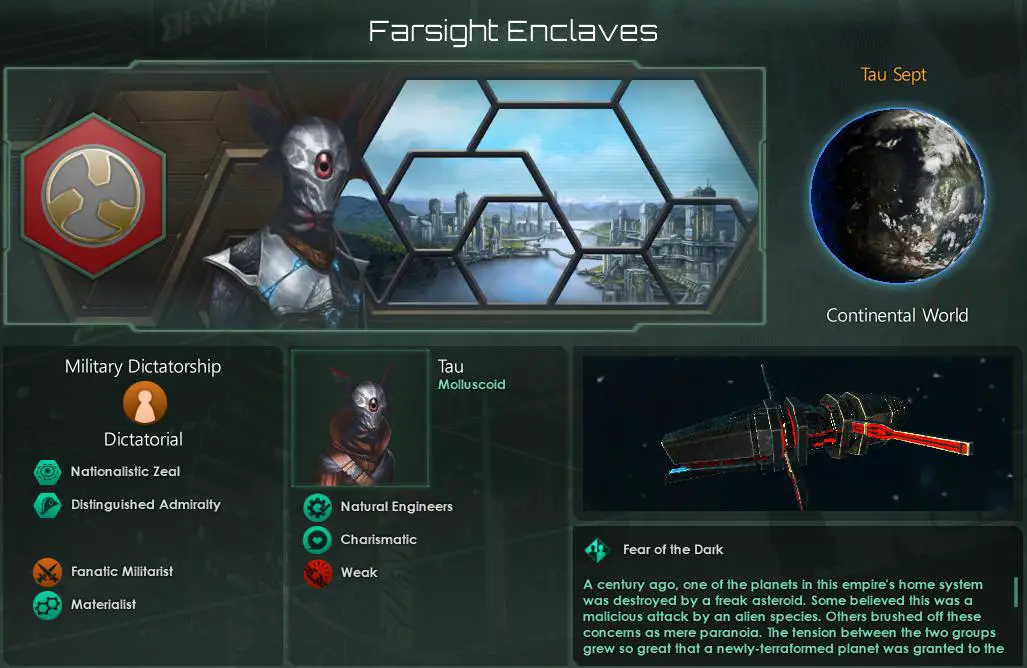Viewport: 1027px width, 668px height.
Task: Click the red hexagonal empire flag emblem
Action: tap(92, 196)
